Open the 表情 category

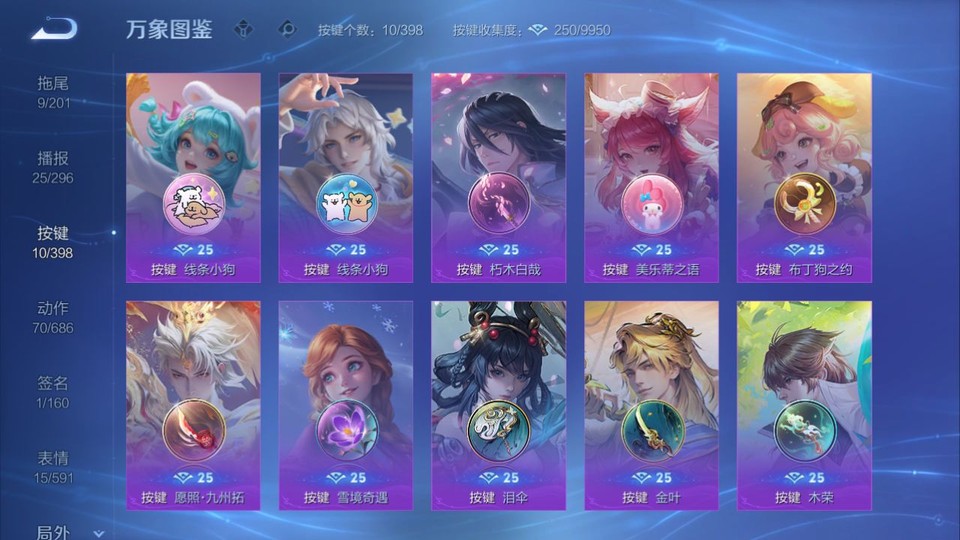click(x=54, y=467)
